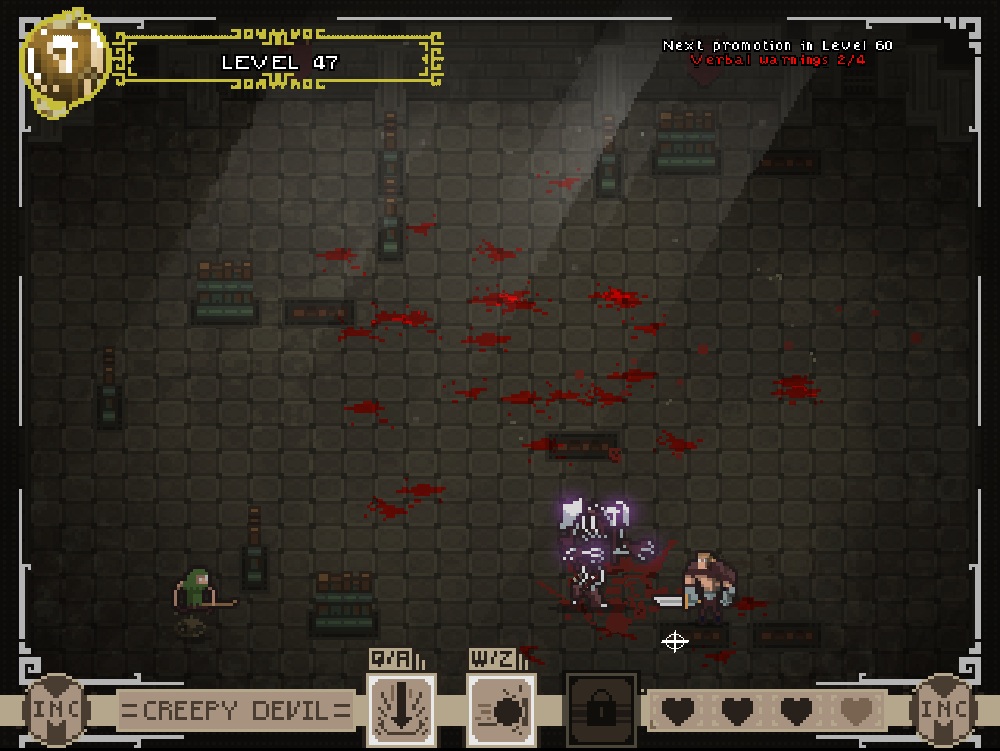Click the locked ability slot
This screenshot has width=1000, height=751.
click(x=601, y=709)
